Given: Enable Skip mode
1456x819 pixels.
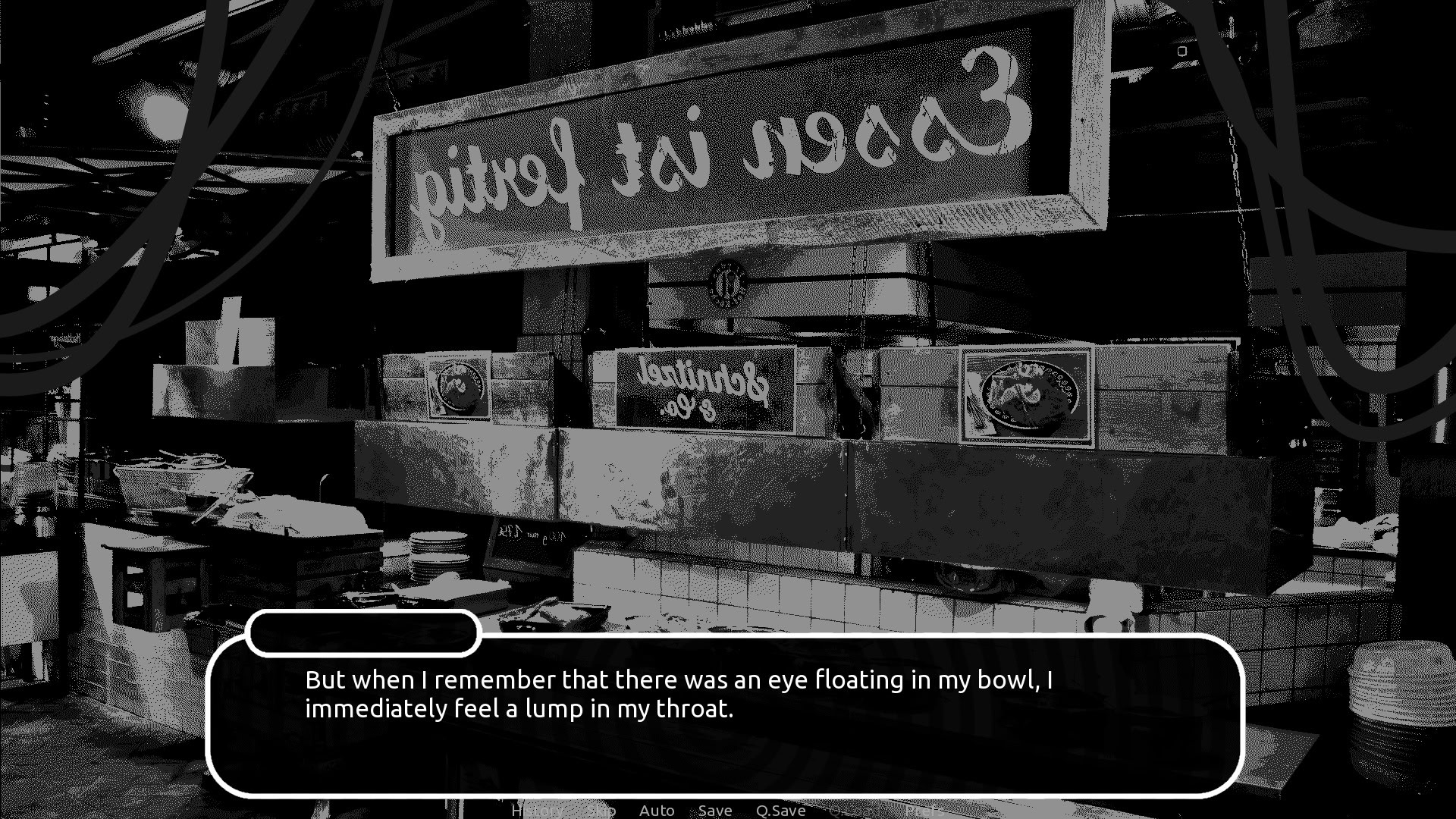Looking at the screenshot, I should pyautogui.click(x=602, y=810).
